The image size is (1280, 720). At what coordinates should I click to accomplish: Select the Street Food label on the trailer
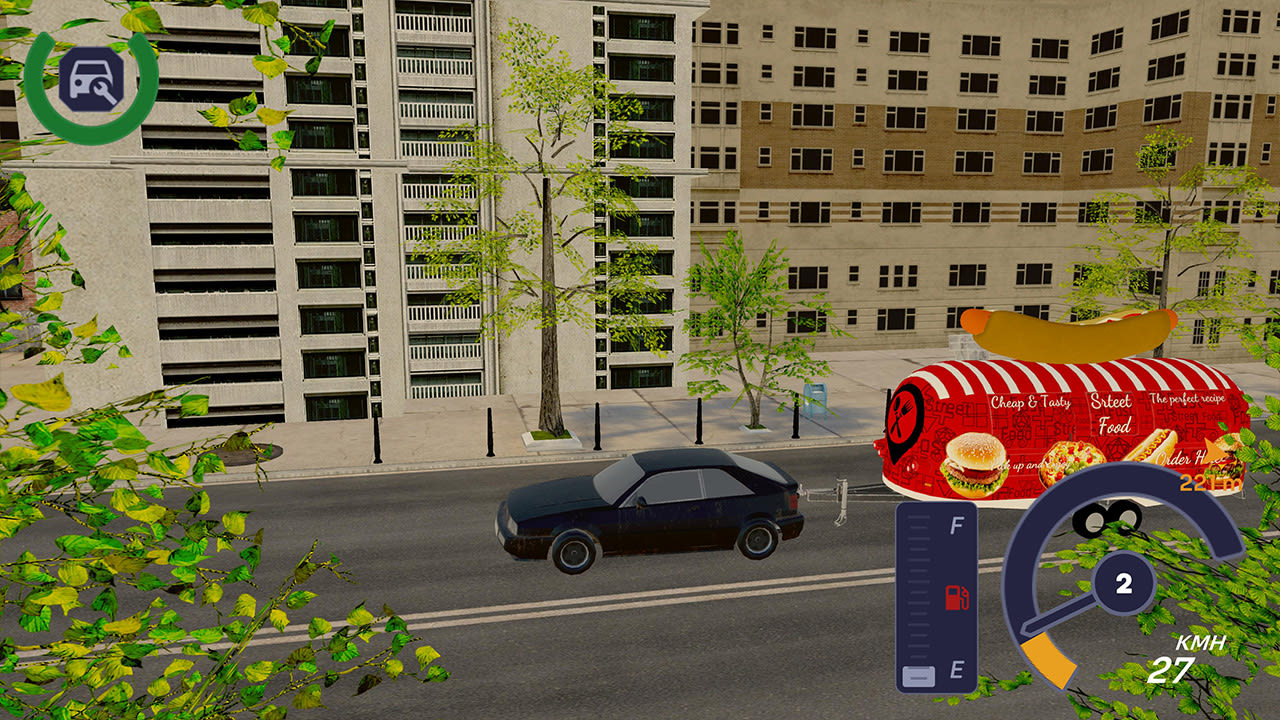click(1113, 412)
